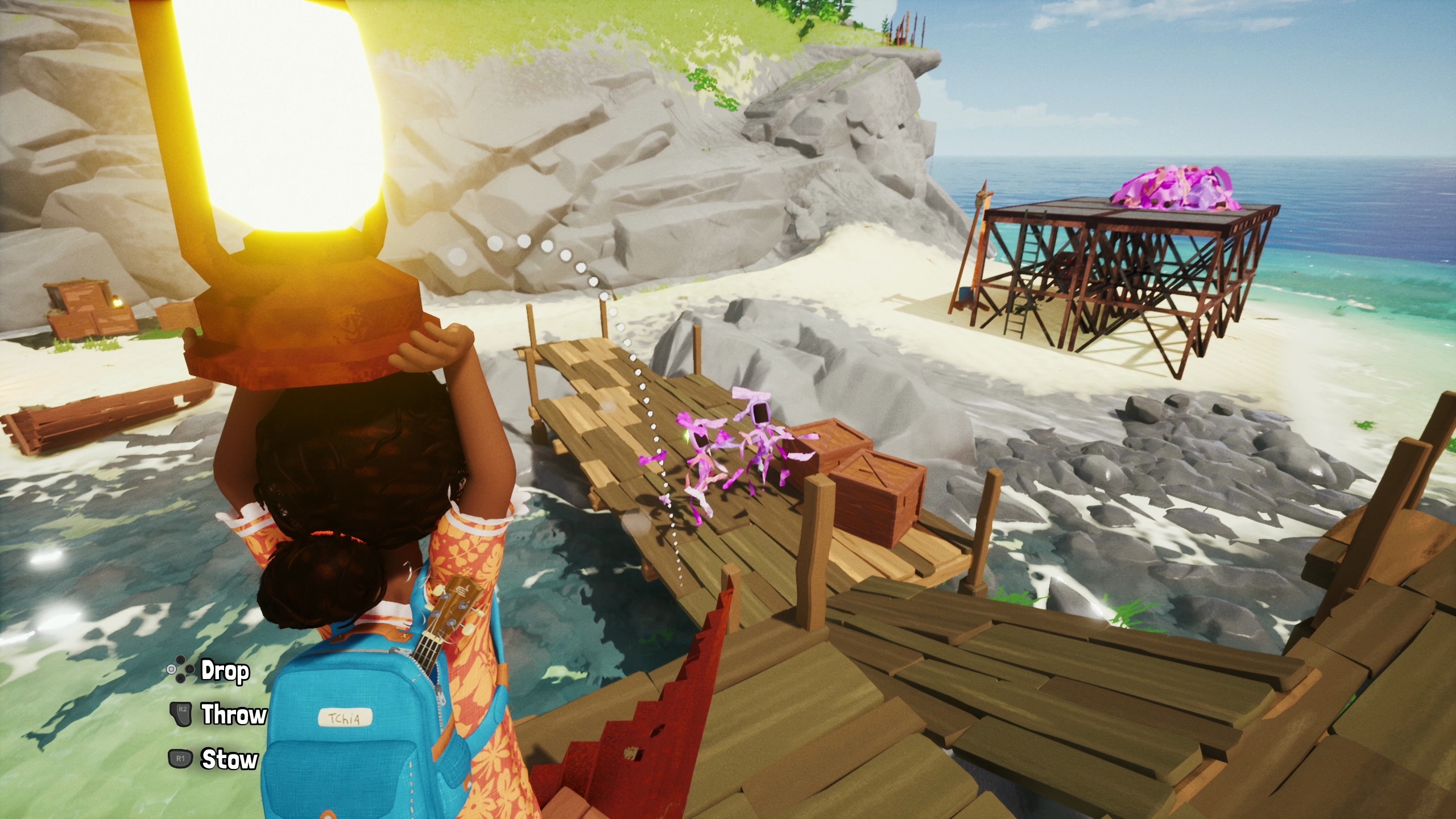This screenshot has height=819, width=1456.
Task: Toggle the triangle button on the controller diagram
Action: click(180, 660)
